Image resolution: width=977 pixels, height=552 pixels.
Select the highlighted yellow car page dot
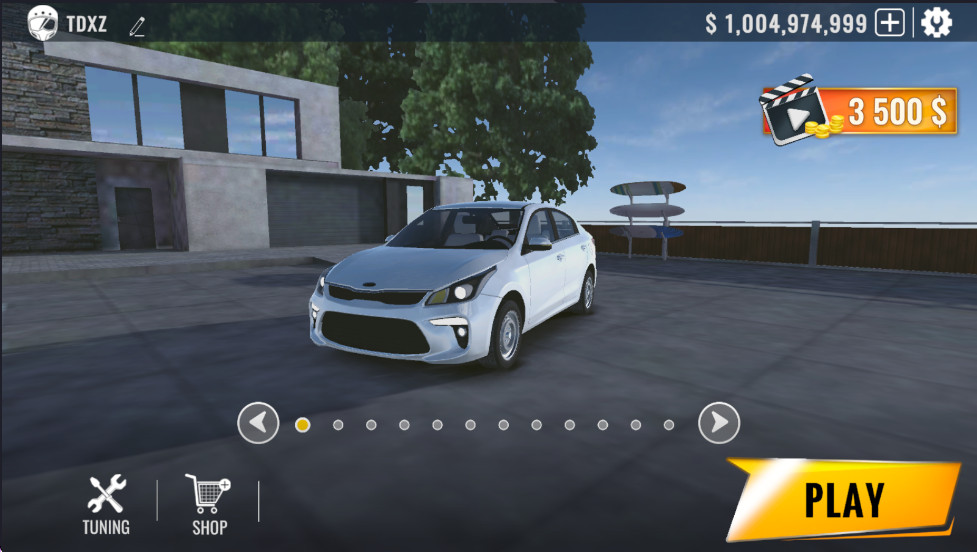(302, 424)
